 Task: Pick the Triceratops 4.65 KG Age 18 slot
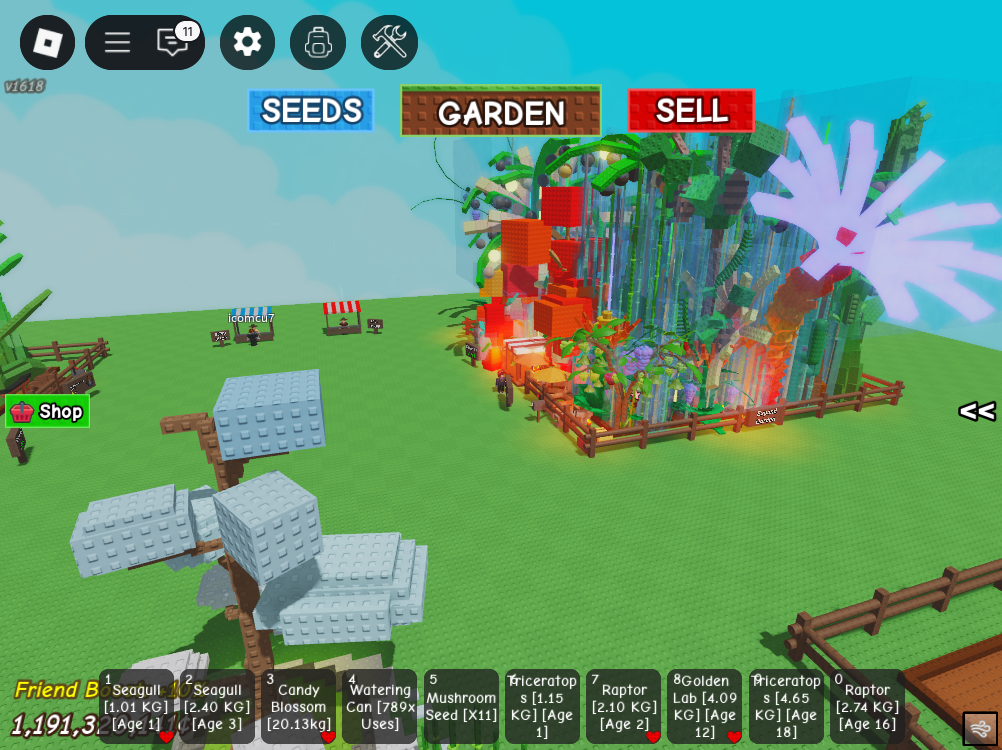pos(786,706)
